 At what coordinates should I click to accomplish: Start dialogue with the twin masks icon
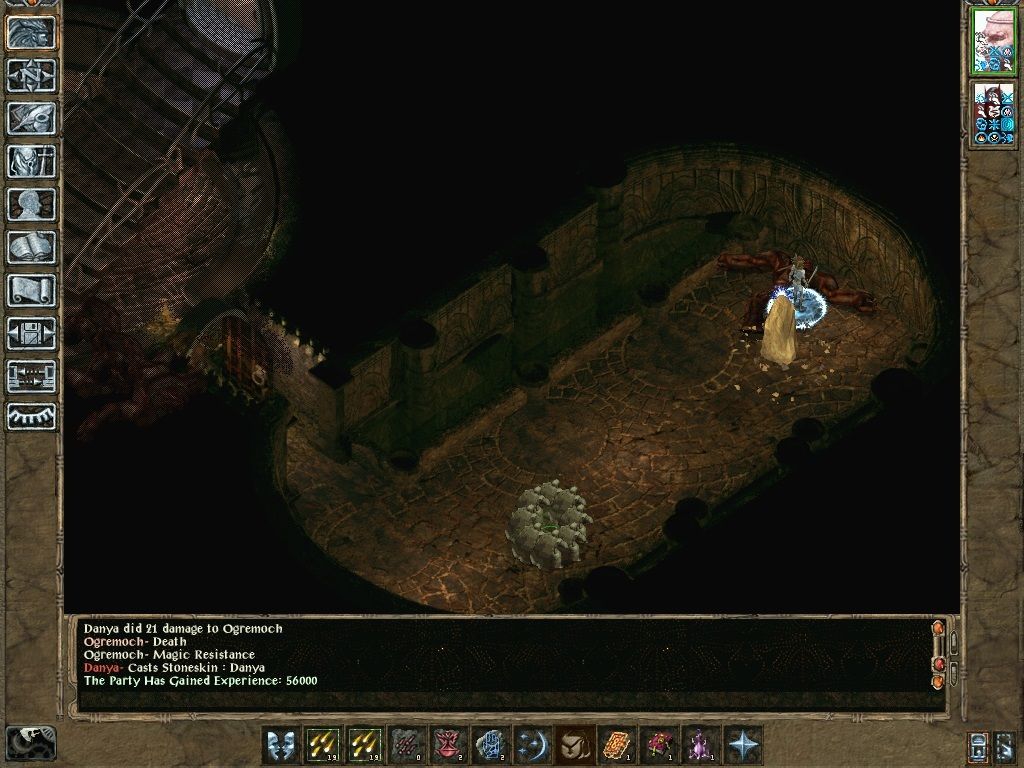[x=281, y=745]
